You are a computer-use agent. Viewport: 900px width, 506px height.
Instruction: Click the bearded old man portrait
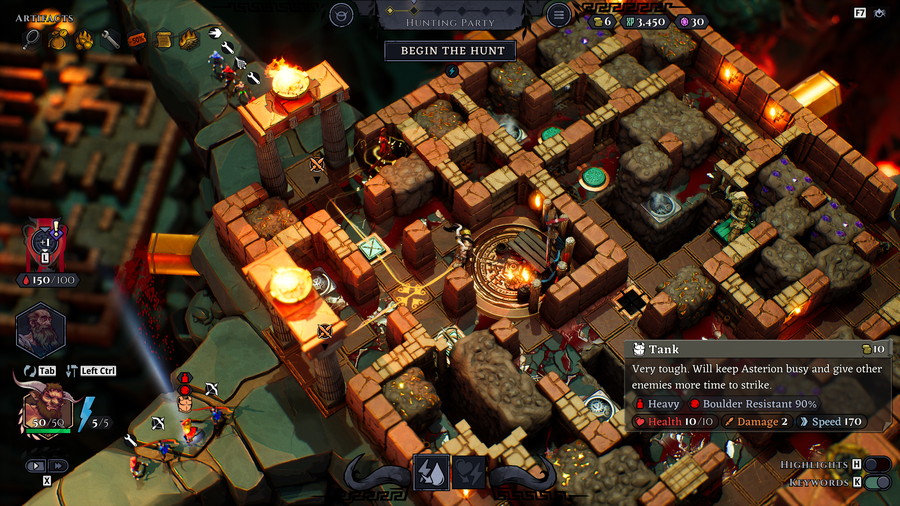coord(40,331)
